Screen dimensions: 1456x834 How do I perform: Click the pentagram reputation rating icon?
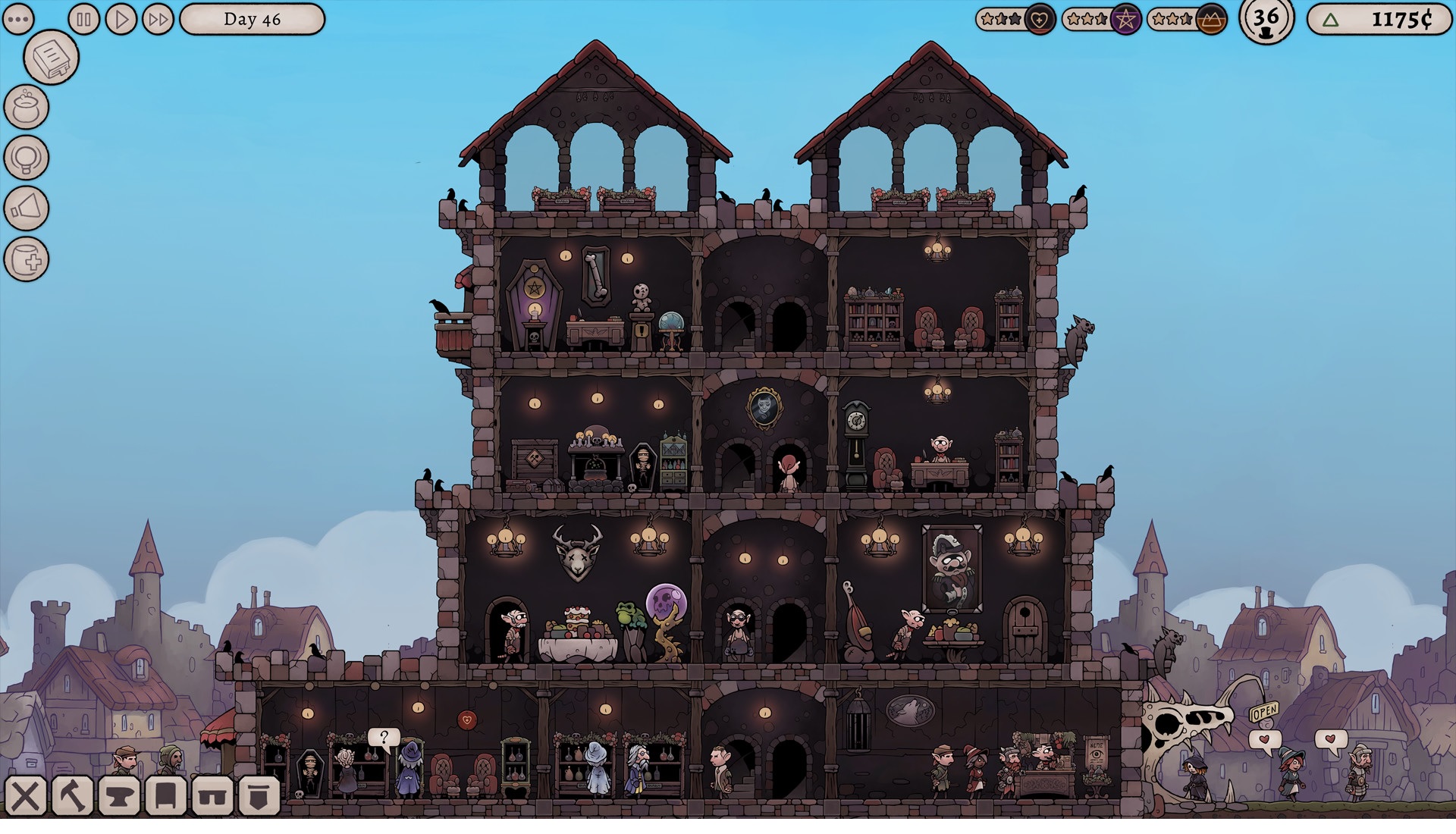point(1126,20)
